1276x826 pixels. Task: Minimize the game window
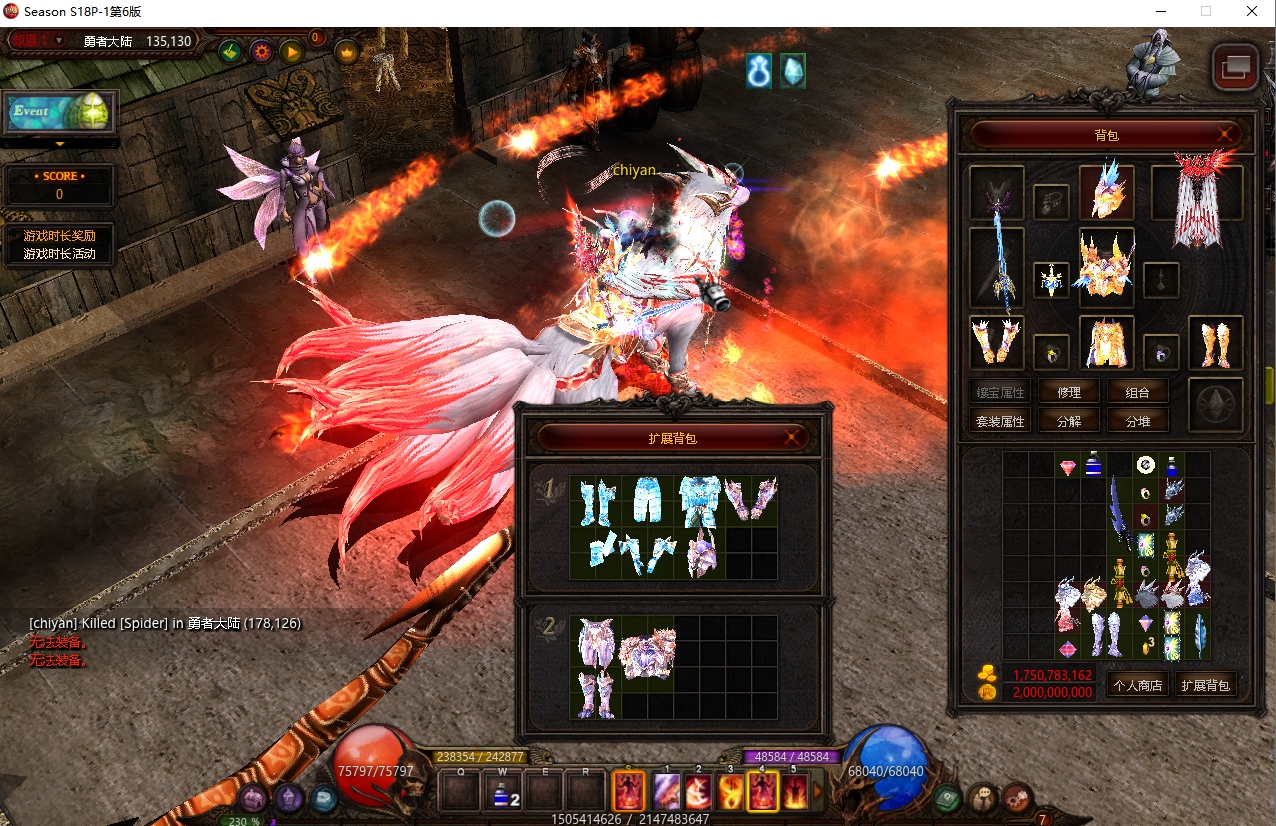click(x=1159, y=12)
